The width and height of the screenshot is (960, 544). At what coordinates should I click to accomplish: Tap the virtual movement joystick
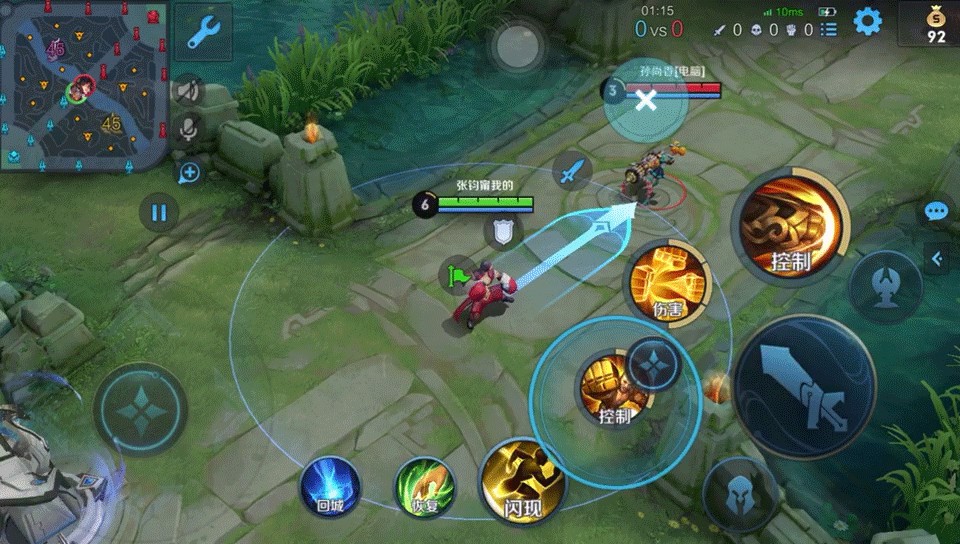click(141, 410)
